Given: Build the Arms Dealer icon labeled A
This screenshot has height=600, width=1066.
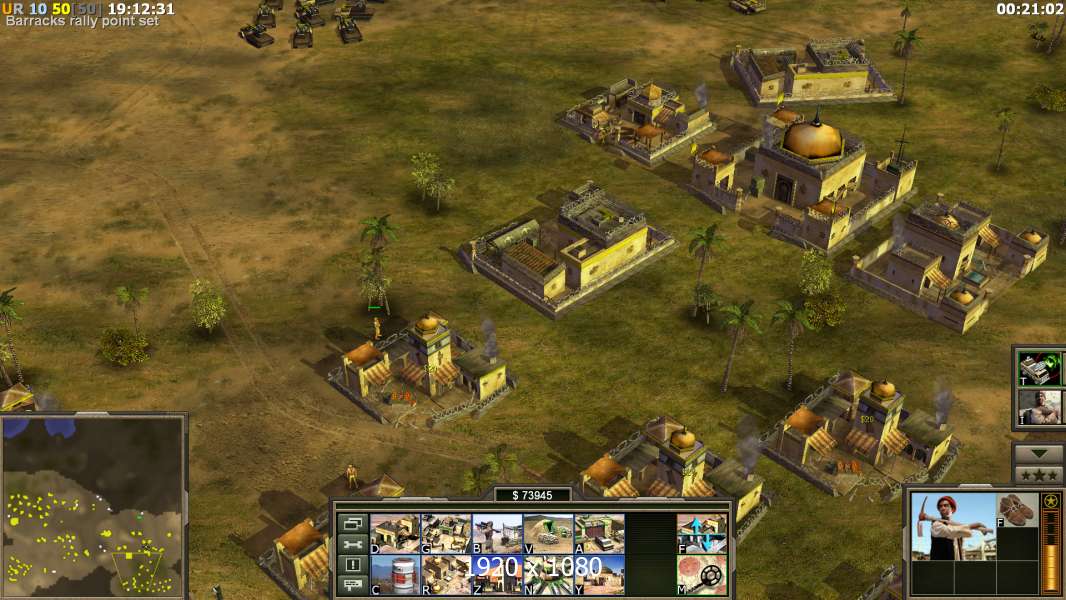Looking at the screenshot, I should 599,533.
